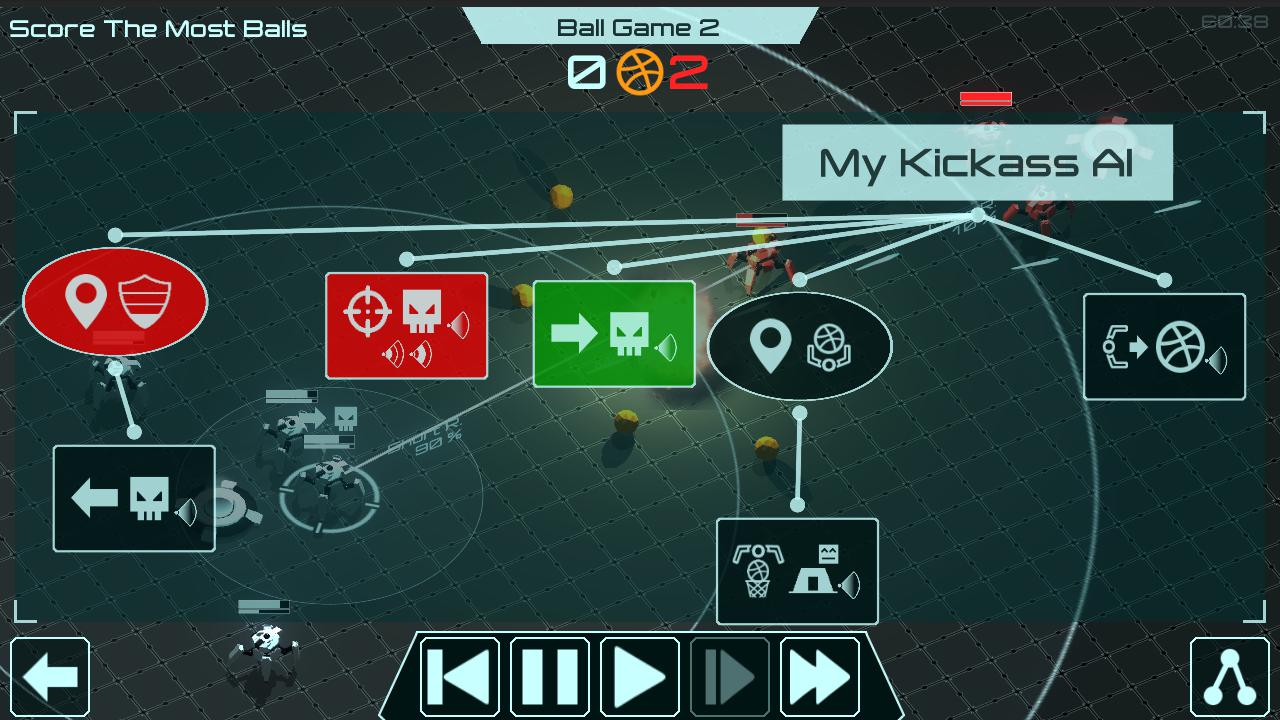Select the AI graph icon in bottom-right corner
1280x720 pixels.
point(1228,677)
